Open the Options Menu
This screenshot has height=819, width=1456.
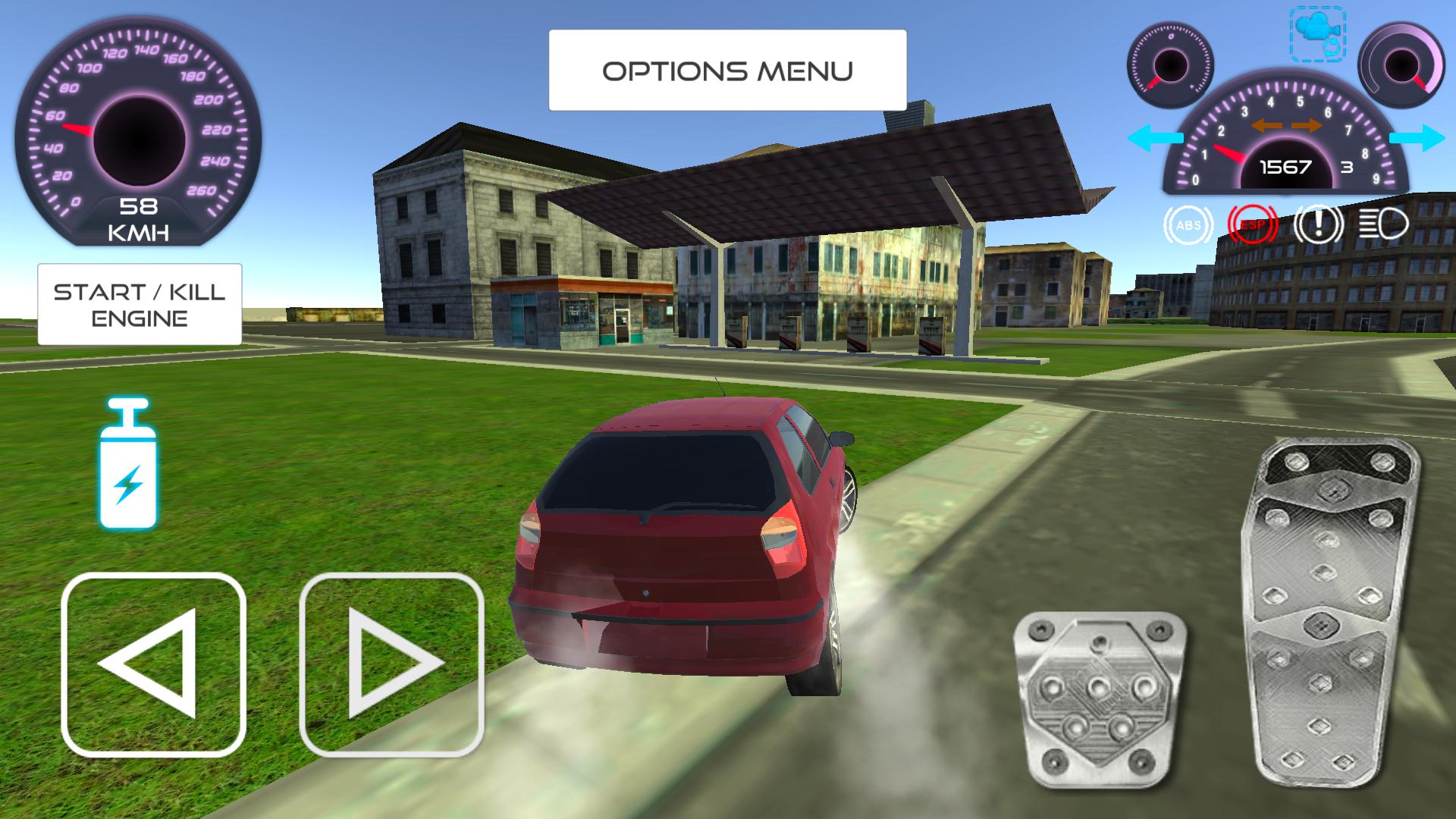(726, 70)
